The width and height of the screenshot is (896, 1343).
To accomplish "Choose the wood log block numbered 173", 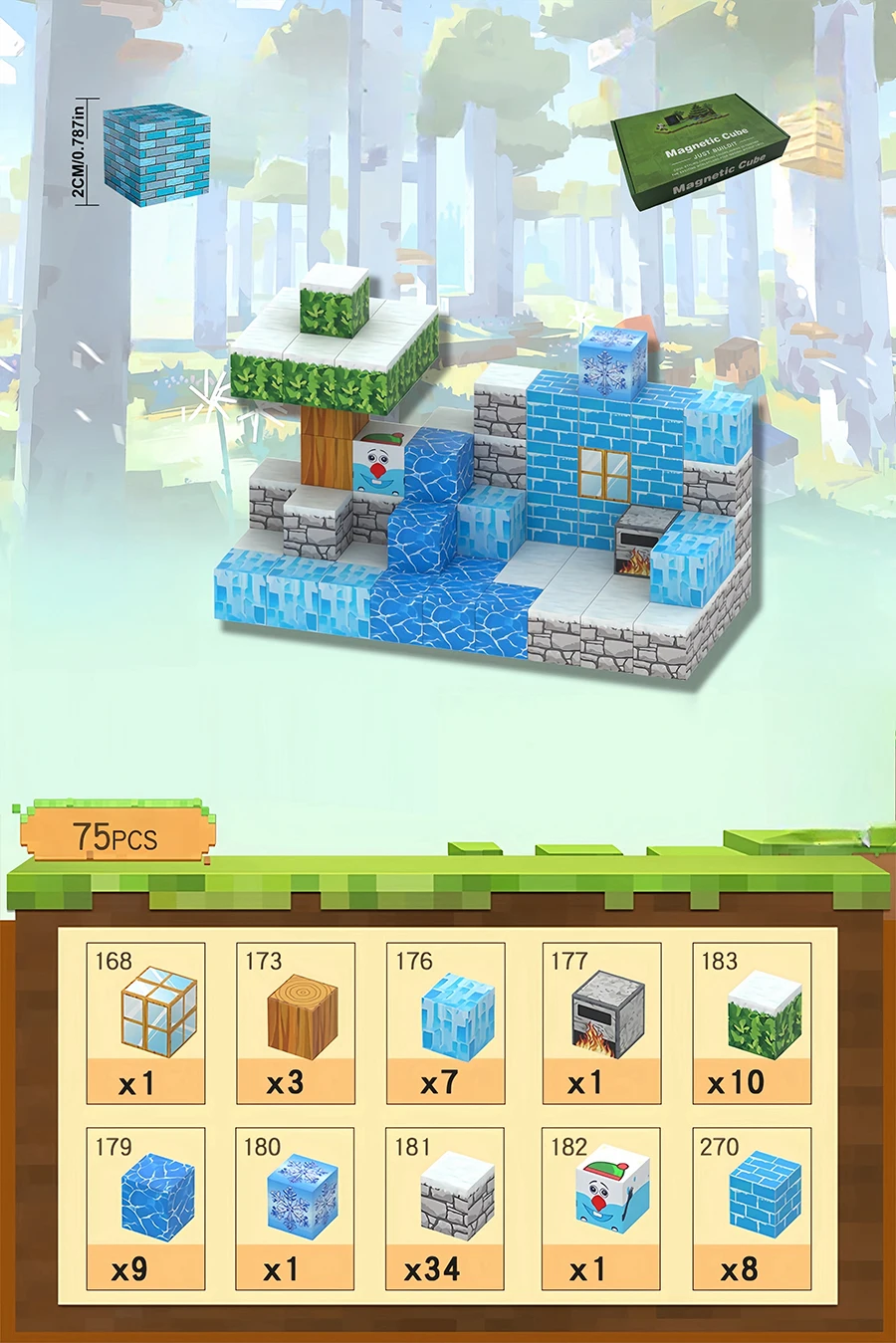I will (296, 1022).
